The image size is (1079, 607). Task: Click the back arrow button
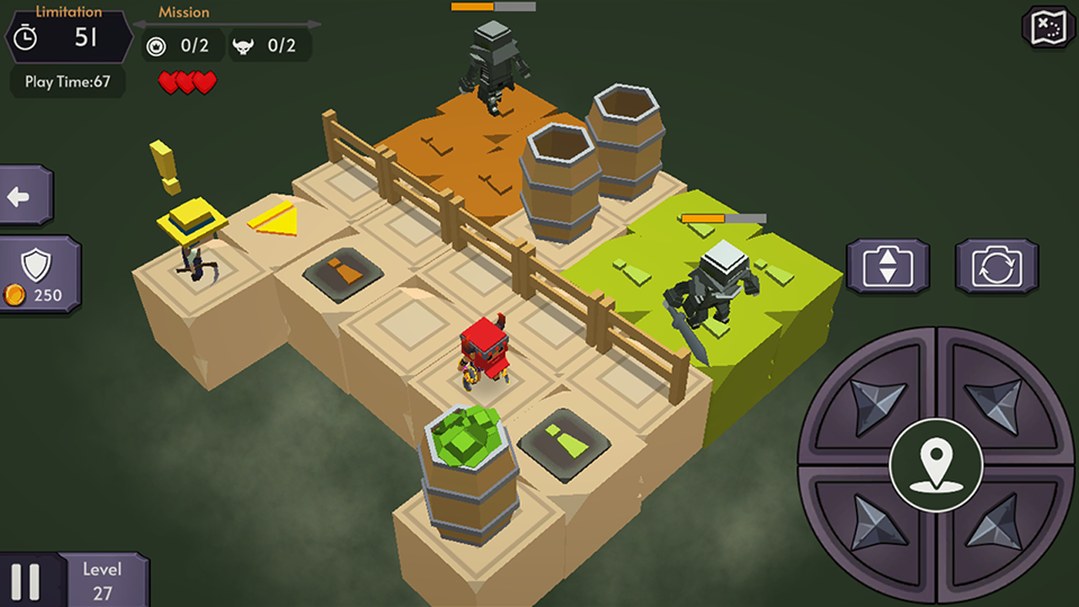(22, 197)
